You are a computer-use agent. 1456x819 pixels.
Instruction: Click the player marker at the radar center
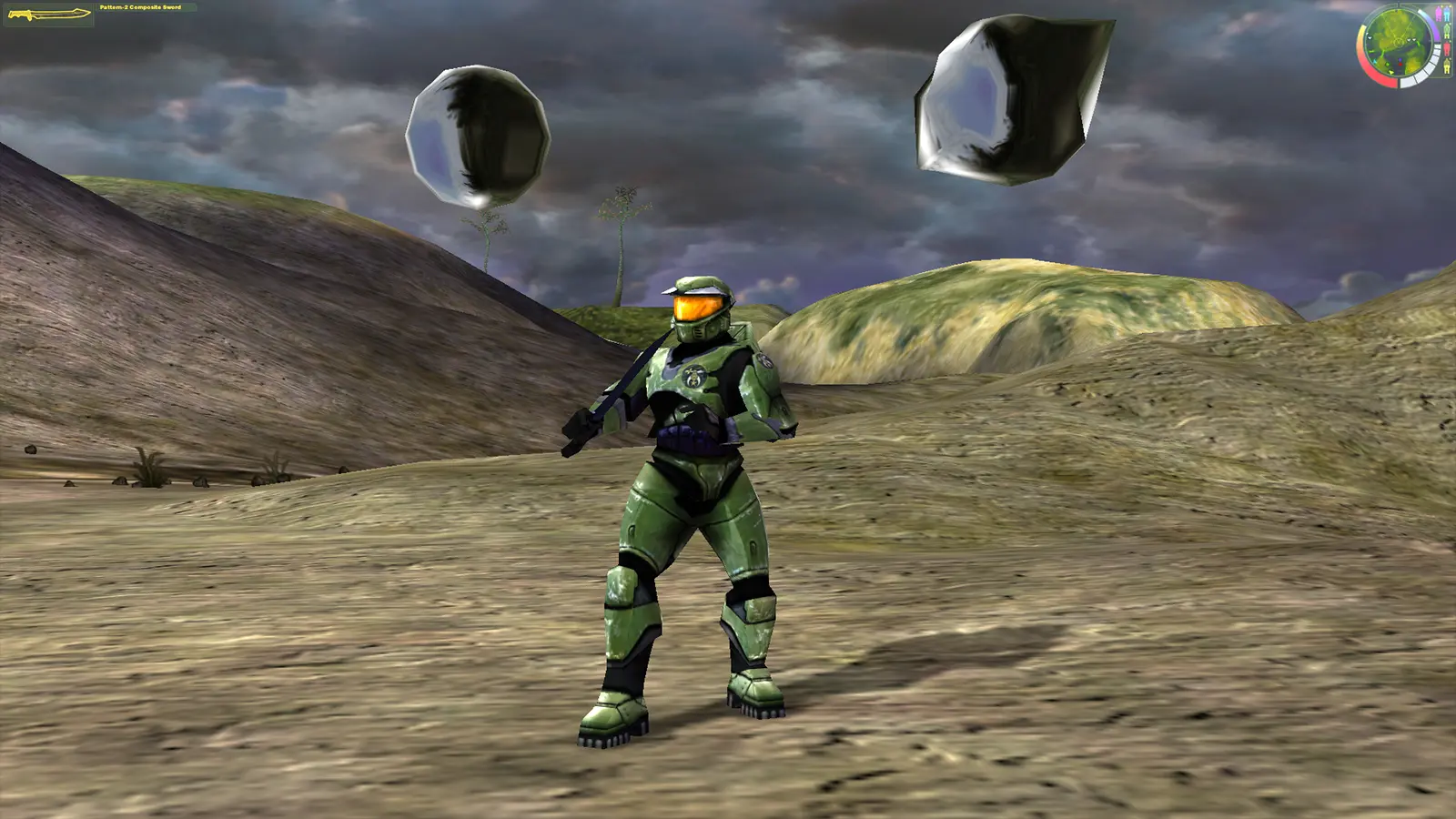tap(1399, 42)
